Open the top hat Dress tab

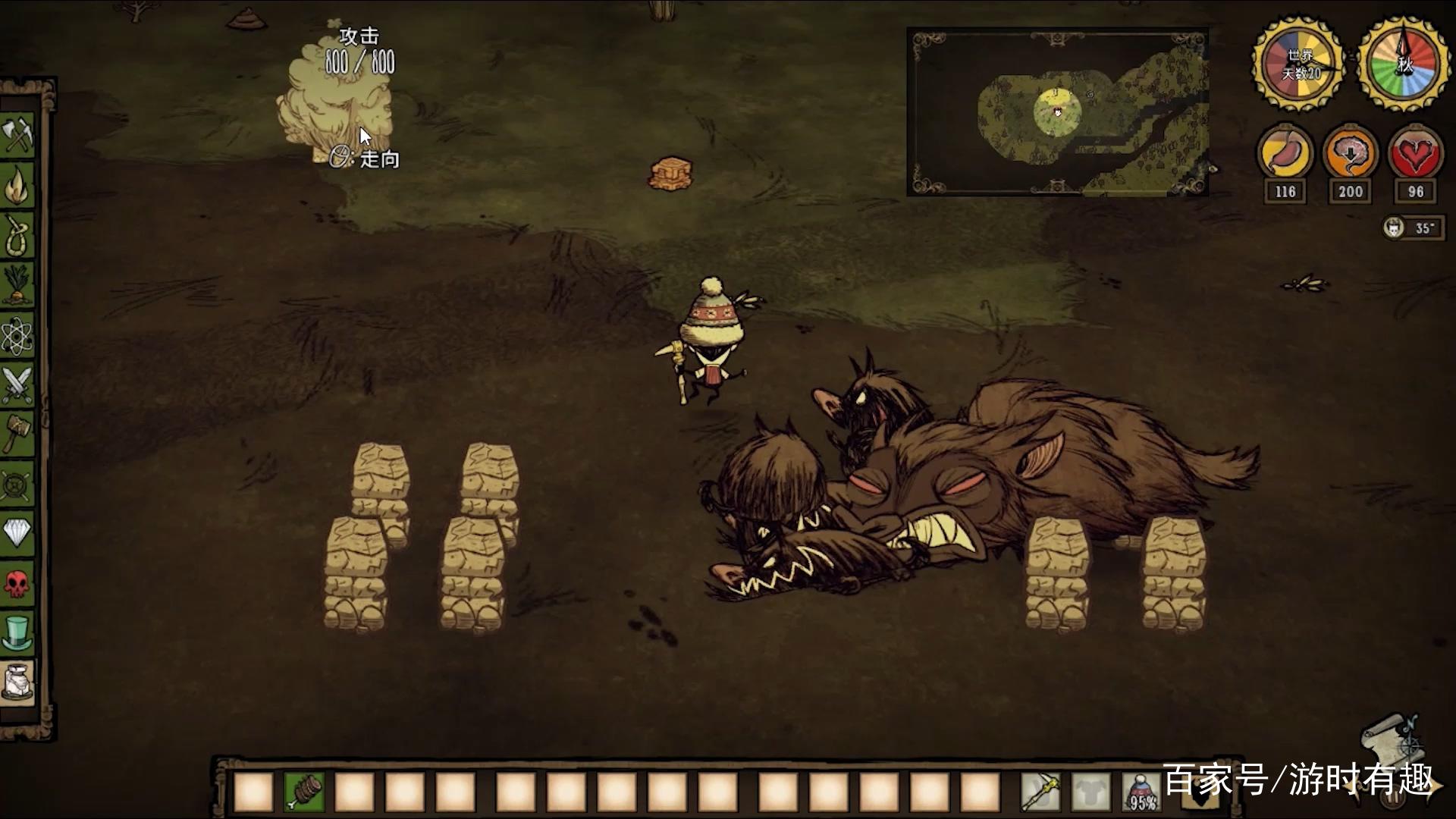(17, 632)
